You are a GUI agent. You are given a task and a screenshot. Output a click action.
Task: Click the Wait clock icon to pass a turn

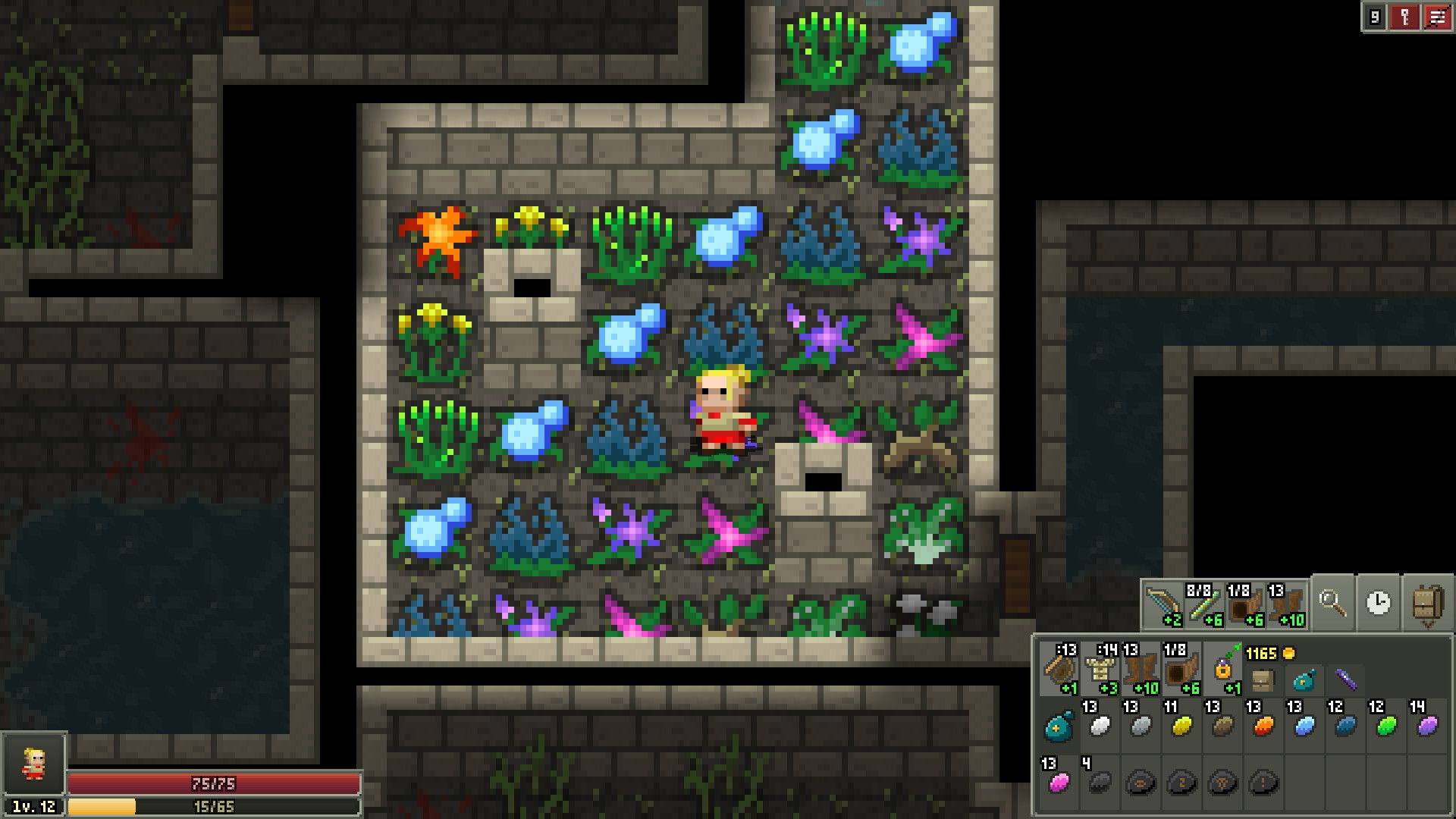(1377, 602)
